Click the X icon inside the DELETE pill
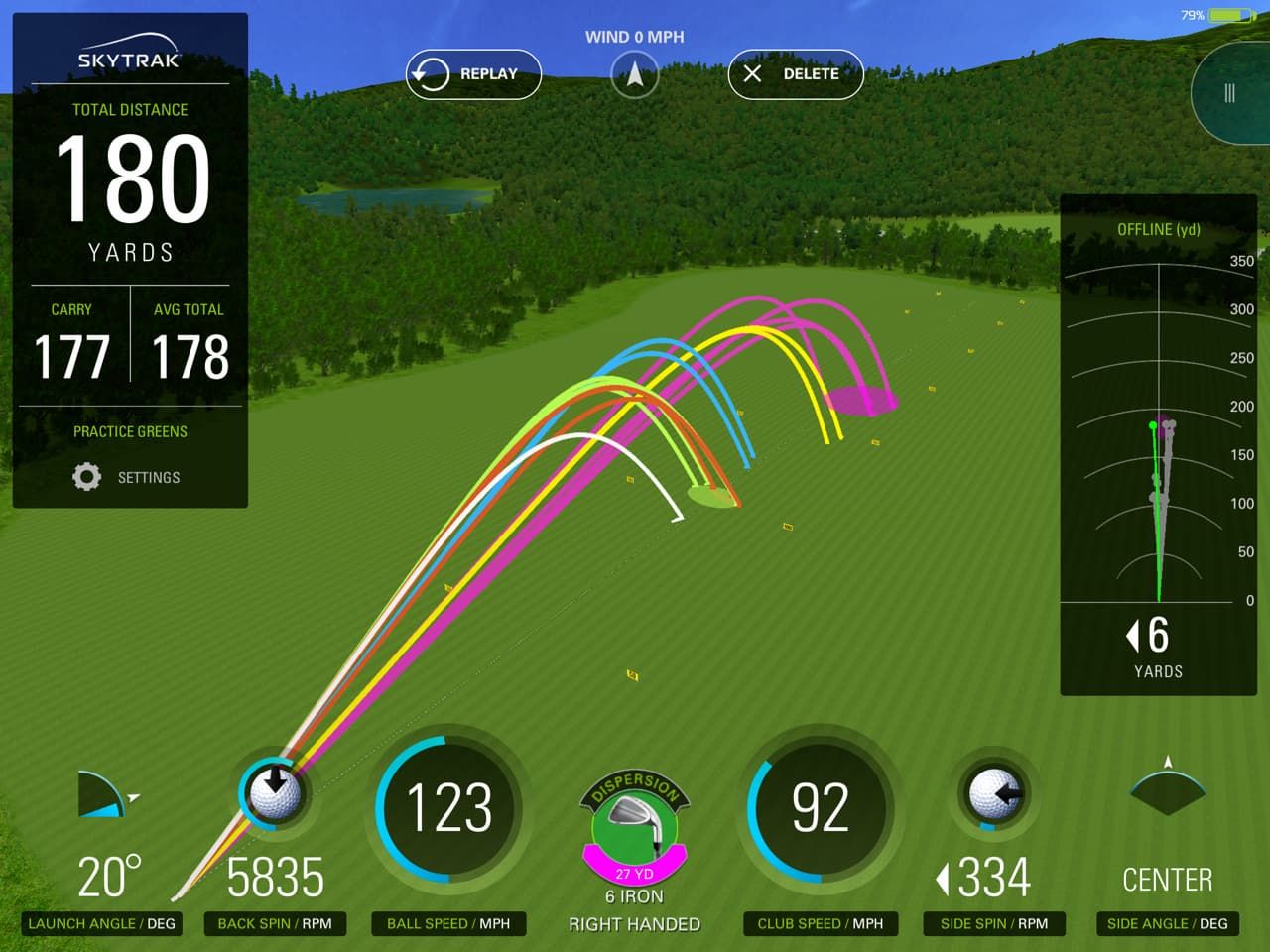 point(756,73)
